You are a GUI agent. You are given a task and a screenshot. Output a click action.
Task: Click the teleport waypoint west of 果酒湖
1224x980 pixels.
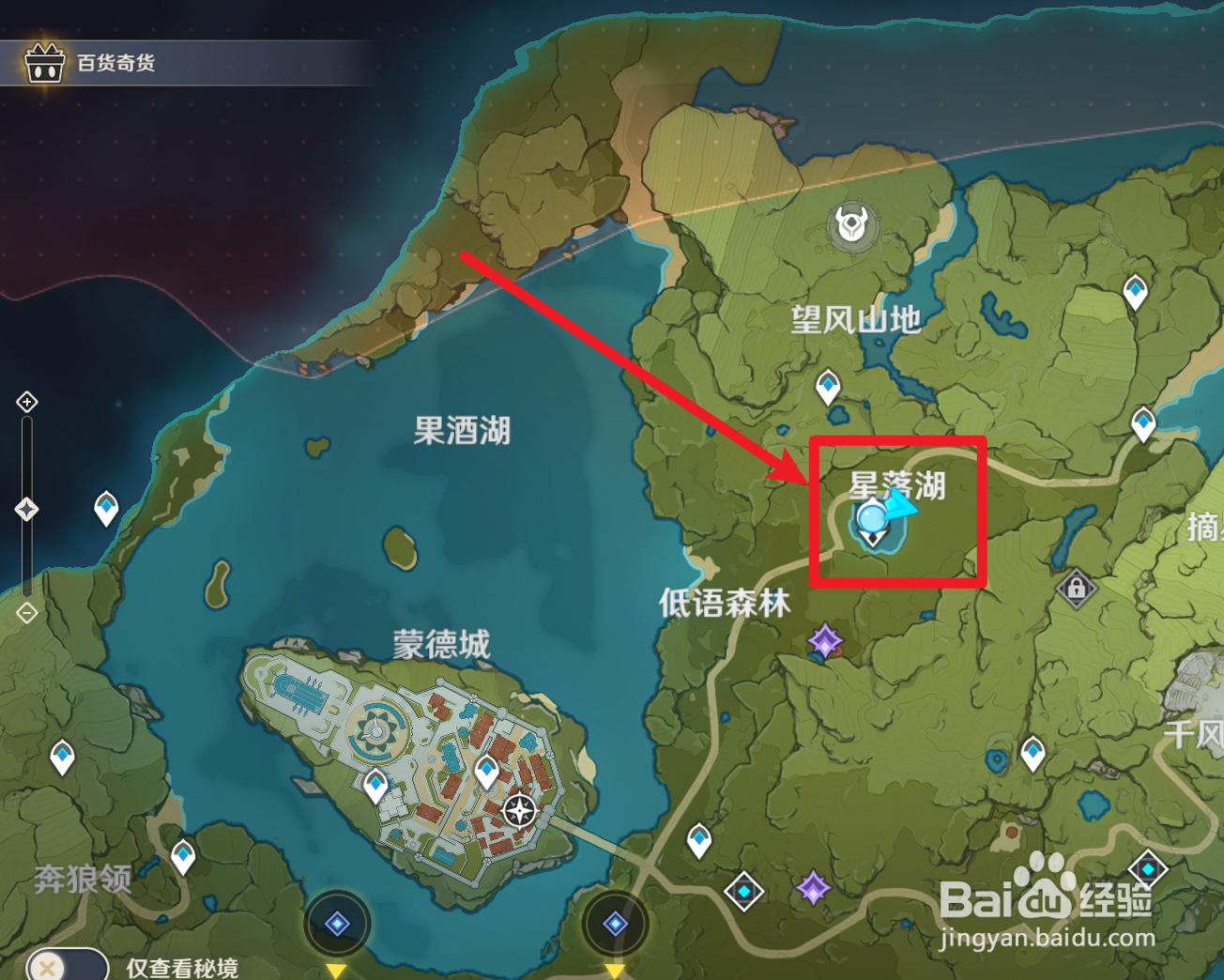click(x=106, y=509)
